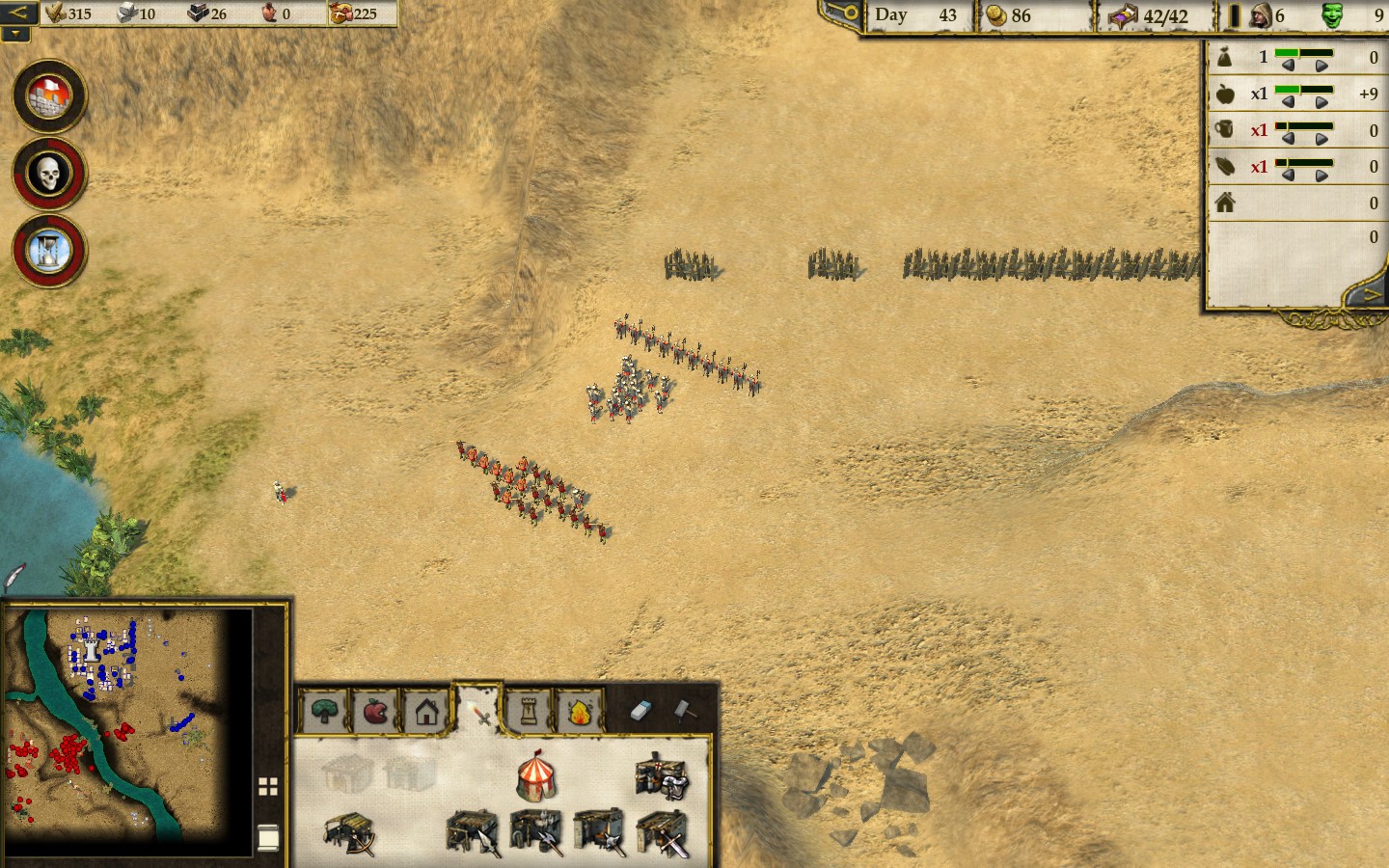Activate the eraser delete tool
The image size is (1389, 868).
pos(642,711)
